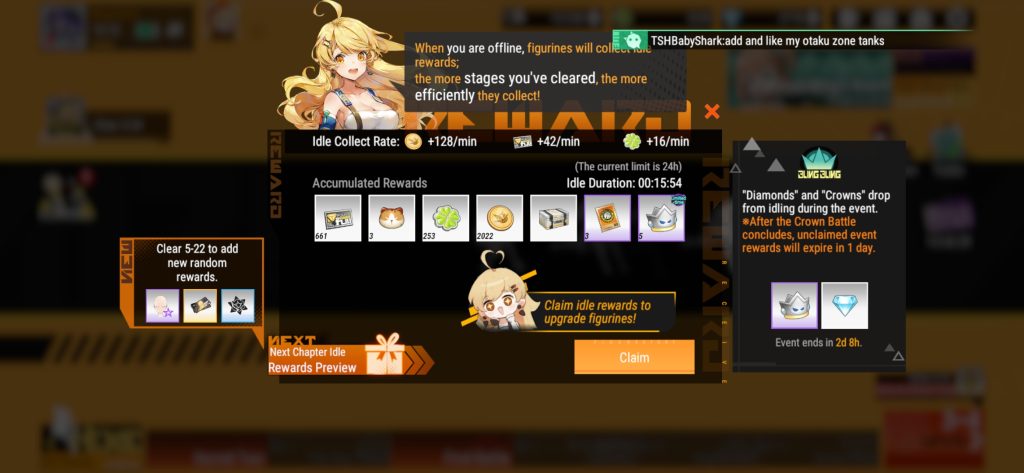Close the idle rewards popup

pos(712,112)
